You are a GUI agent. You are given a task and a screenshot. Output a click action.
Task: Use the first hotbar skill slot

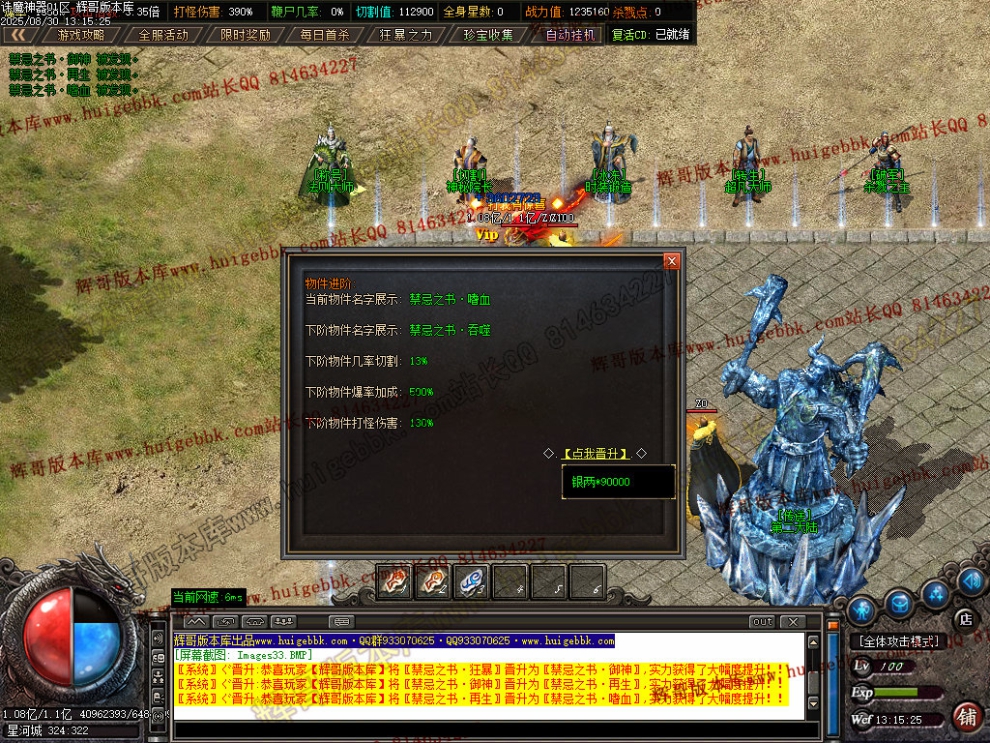pyautogui.click(x=393, y=581)
